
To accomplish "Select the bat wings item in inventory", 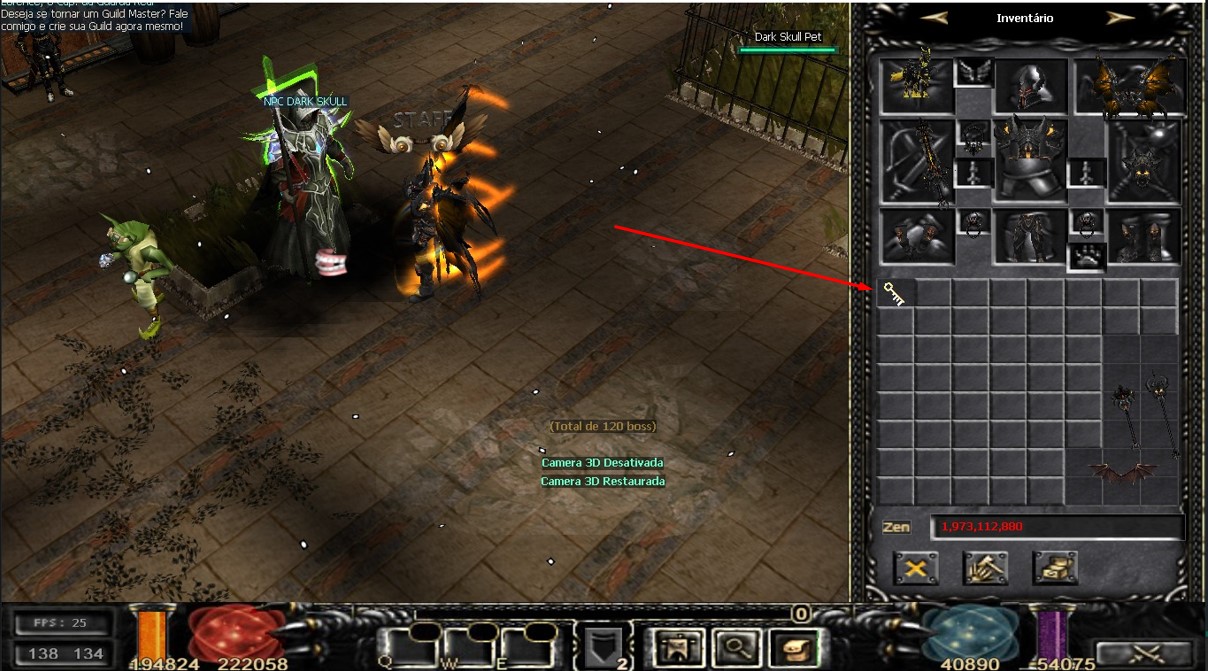I will coord(1122,471).
